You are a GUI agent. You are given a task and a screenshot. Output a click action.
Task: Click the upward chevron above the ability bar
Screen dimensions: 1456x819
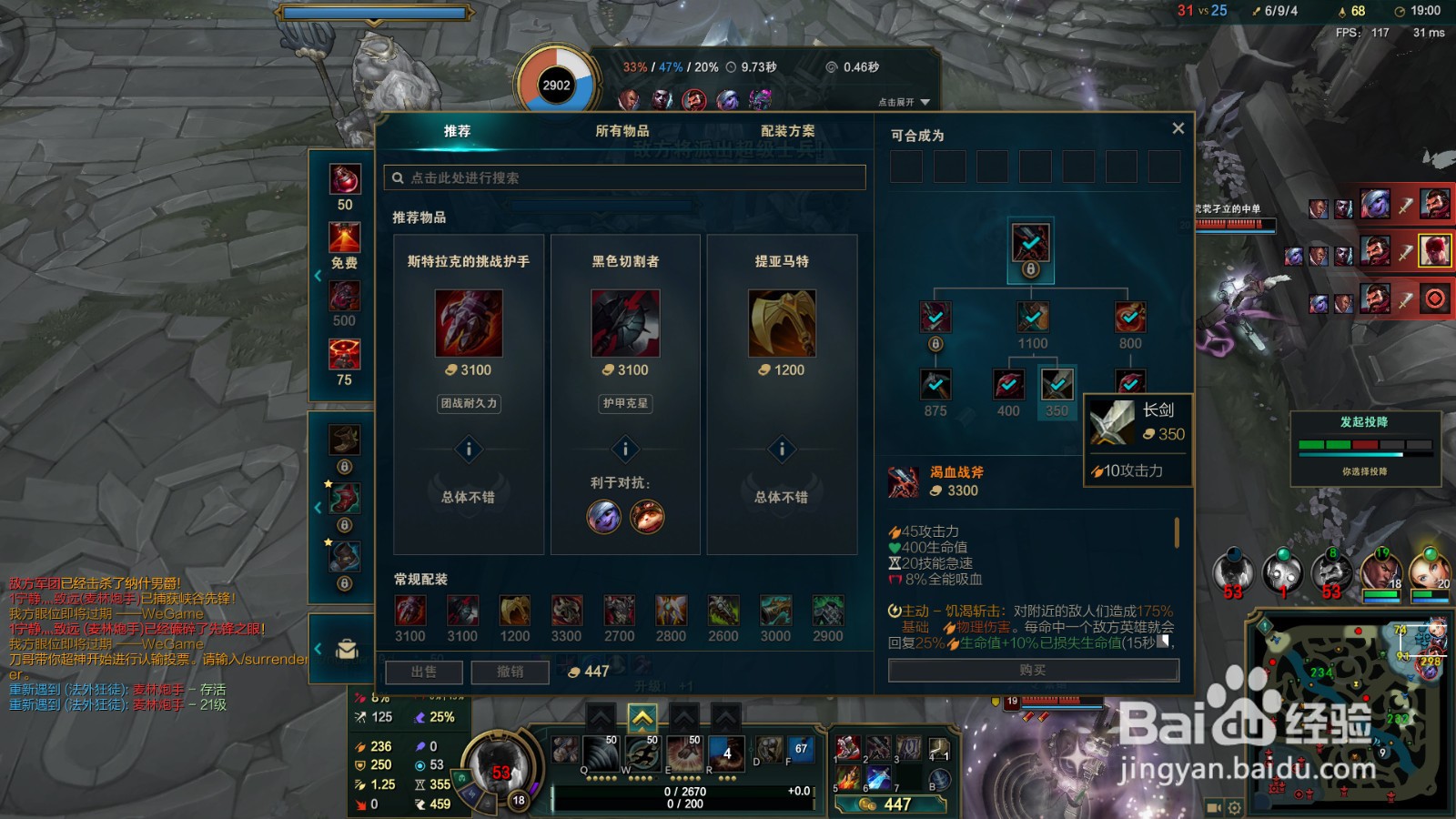pyautogui.click(x=642, y=719)
